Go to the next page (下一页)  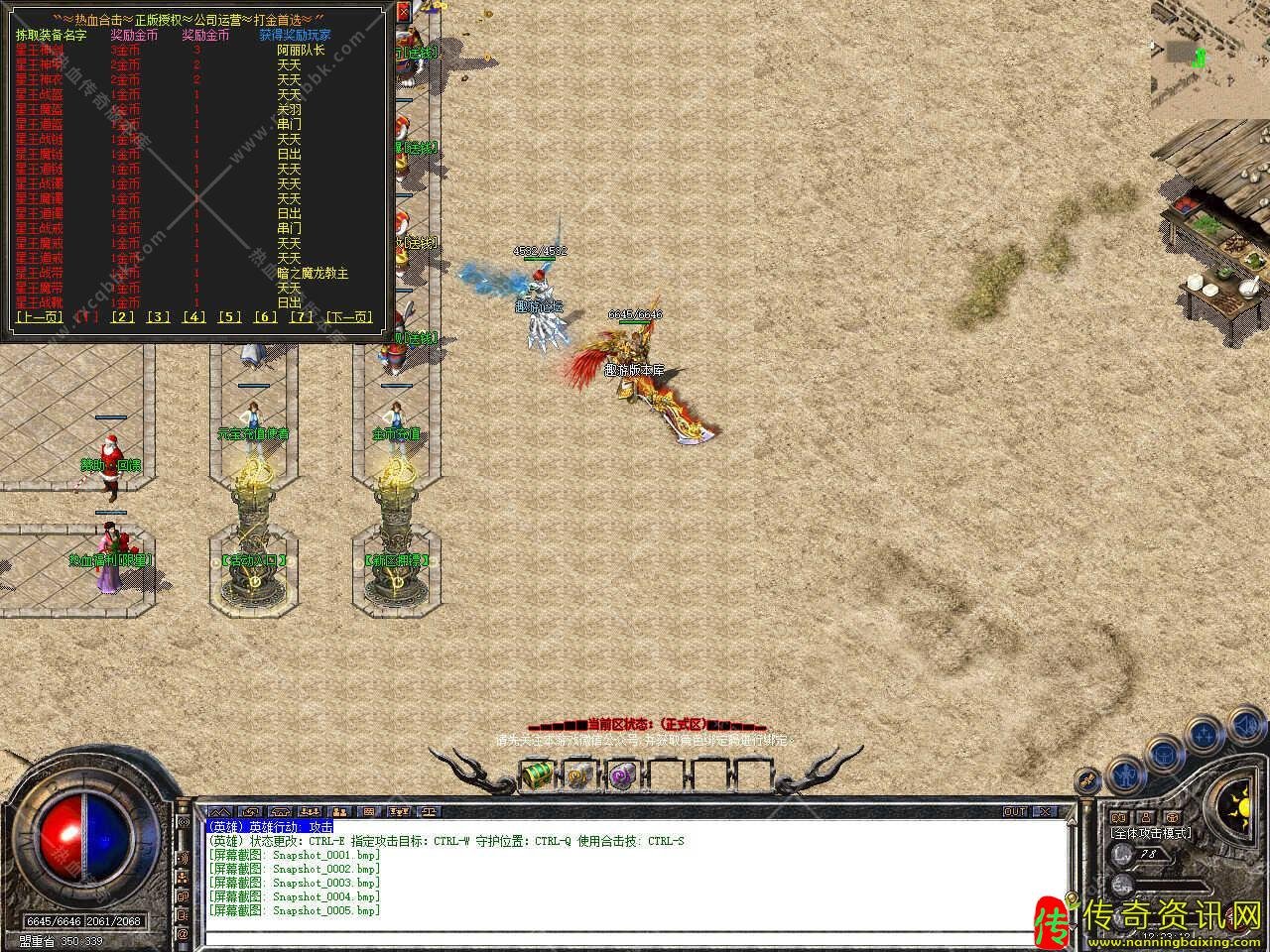[x=349, y=317]
